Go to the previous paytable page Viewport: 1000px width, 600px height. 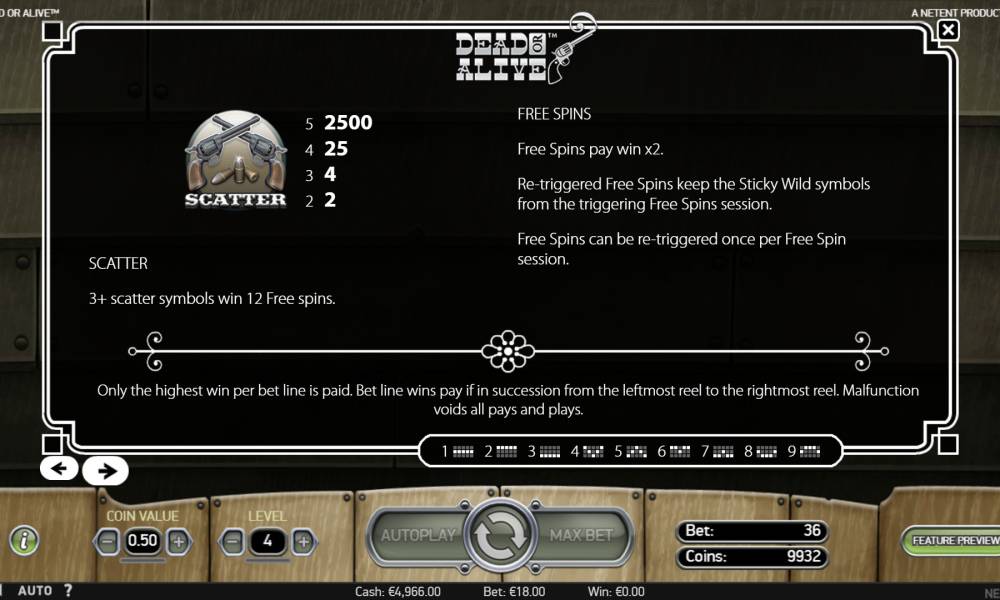coord(59,468)
